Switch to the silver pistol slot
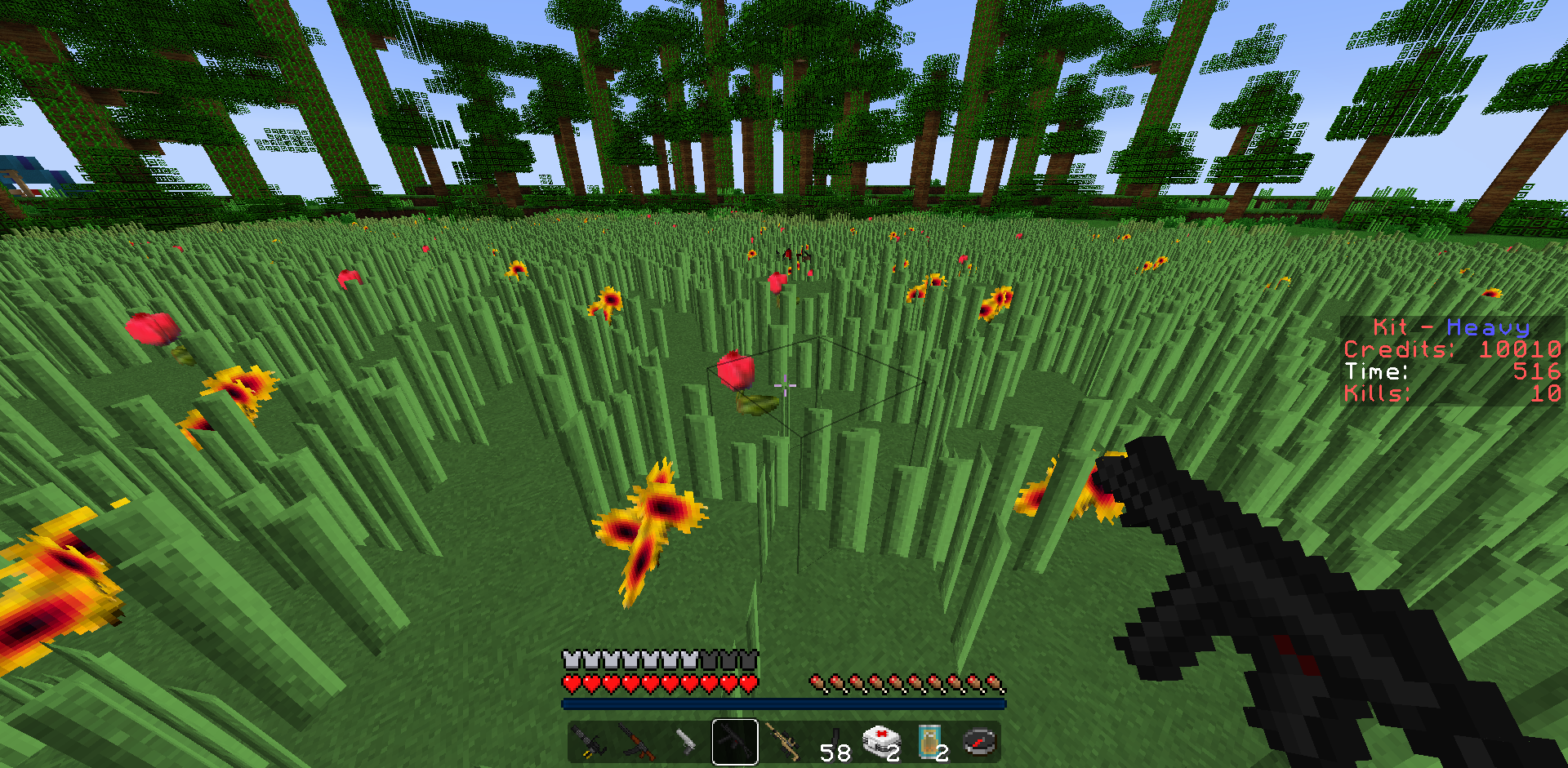Image resolution: width=1568 pixels, height=768 pixels. pos(686,742)
